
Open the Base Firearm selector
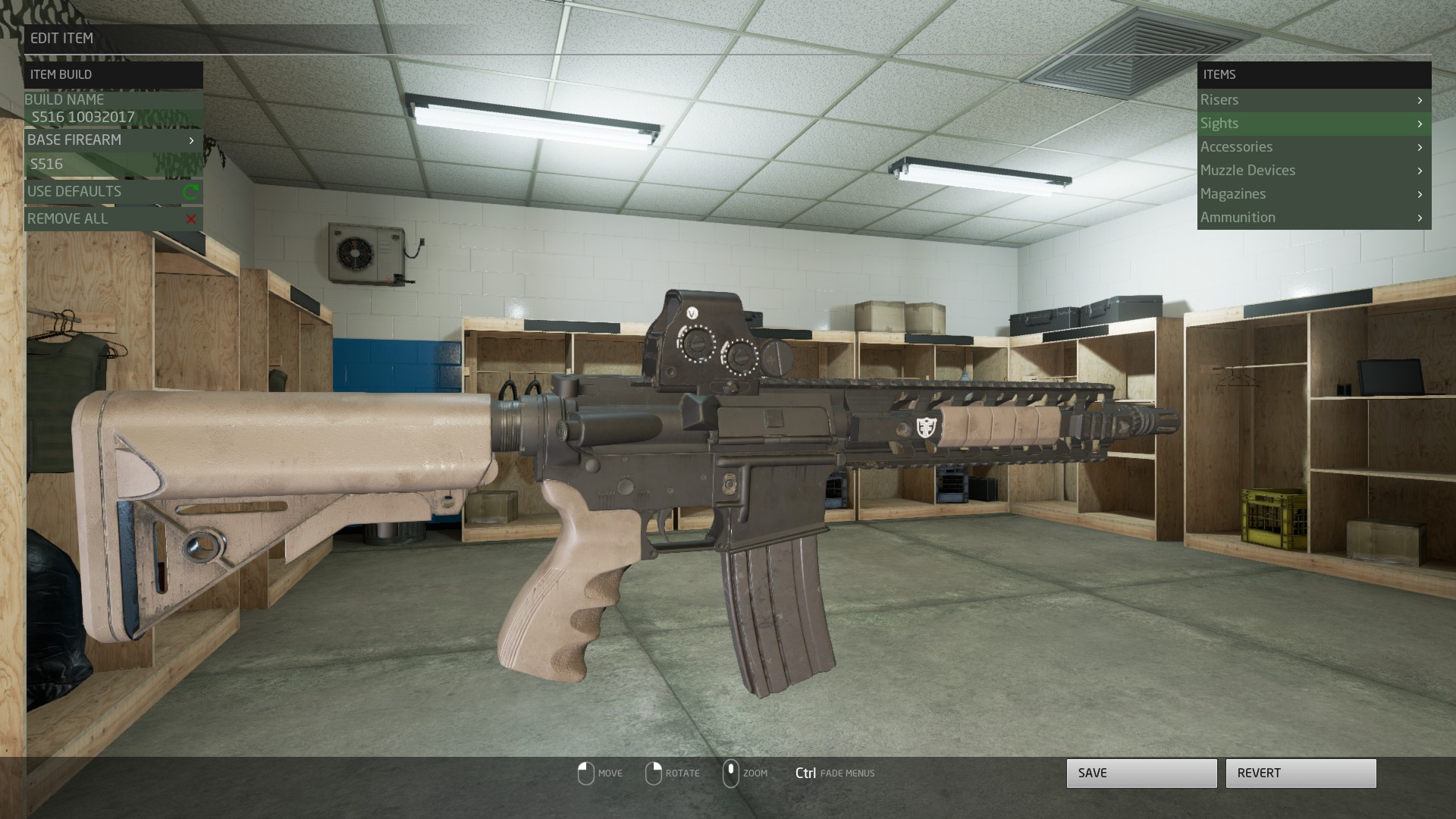pos(113,140)
